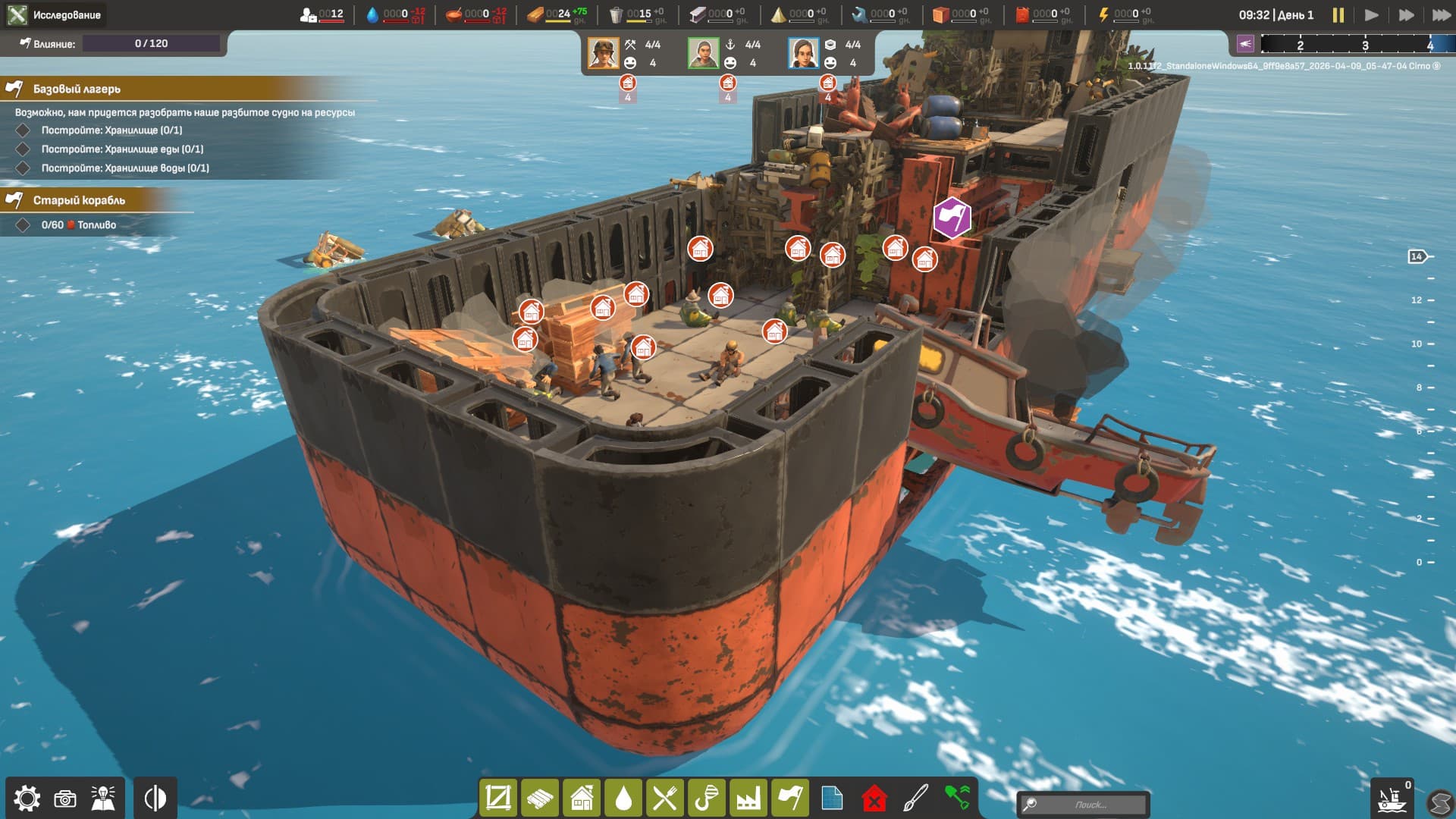Screen dimensions: 1456x819
Task: Select the housing build category
Action: [582, 799]
